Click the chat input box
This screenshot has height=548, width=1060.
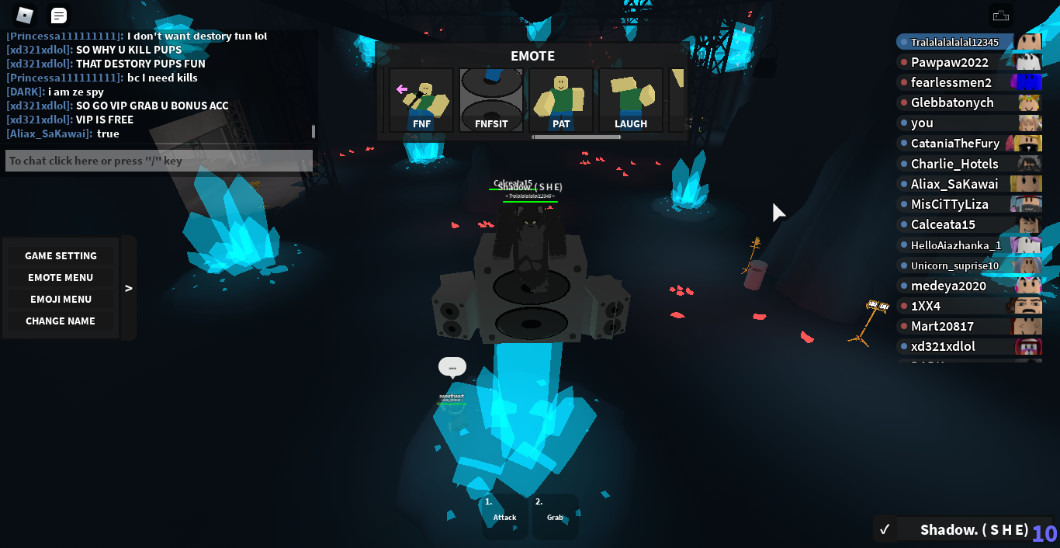159,161
